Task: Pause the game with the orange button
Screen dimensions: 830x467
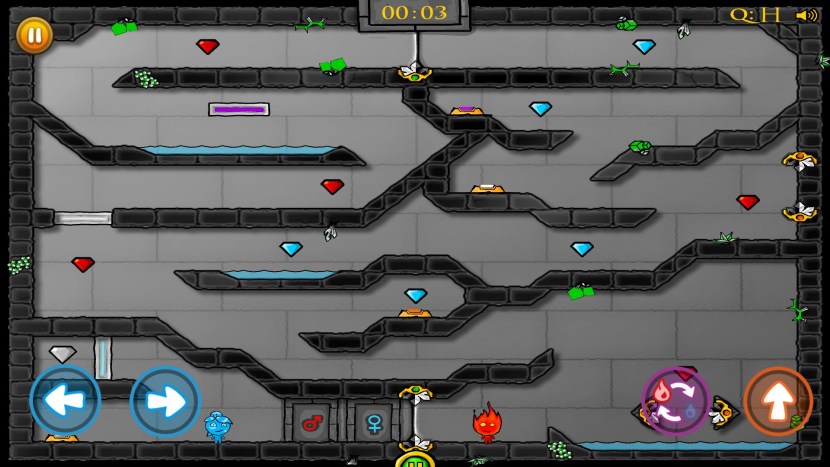Action: coord(34,36)
